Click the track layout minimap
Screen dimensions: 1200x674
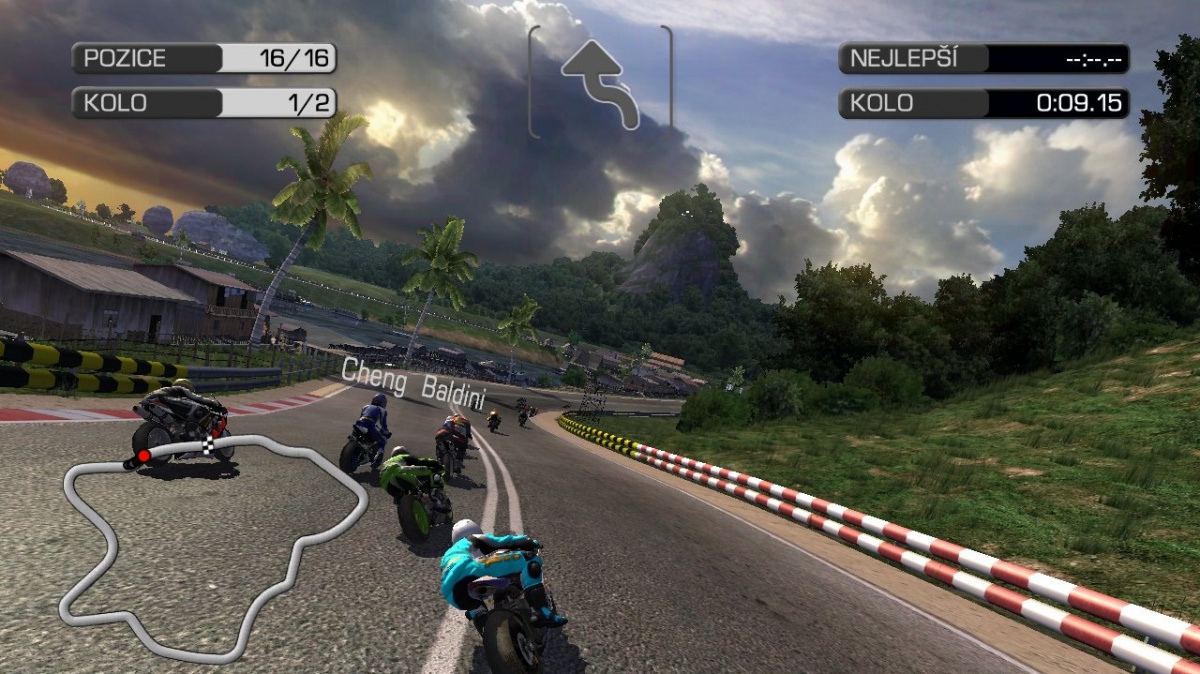213,545
